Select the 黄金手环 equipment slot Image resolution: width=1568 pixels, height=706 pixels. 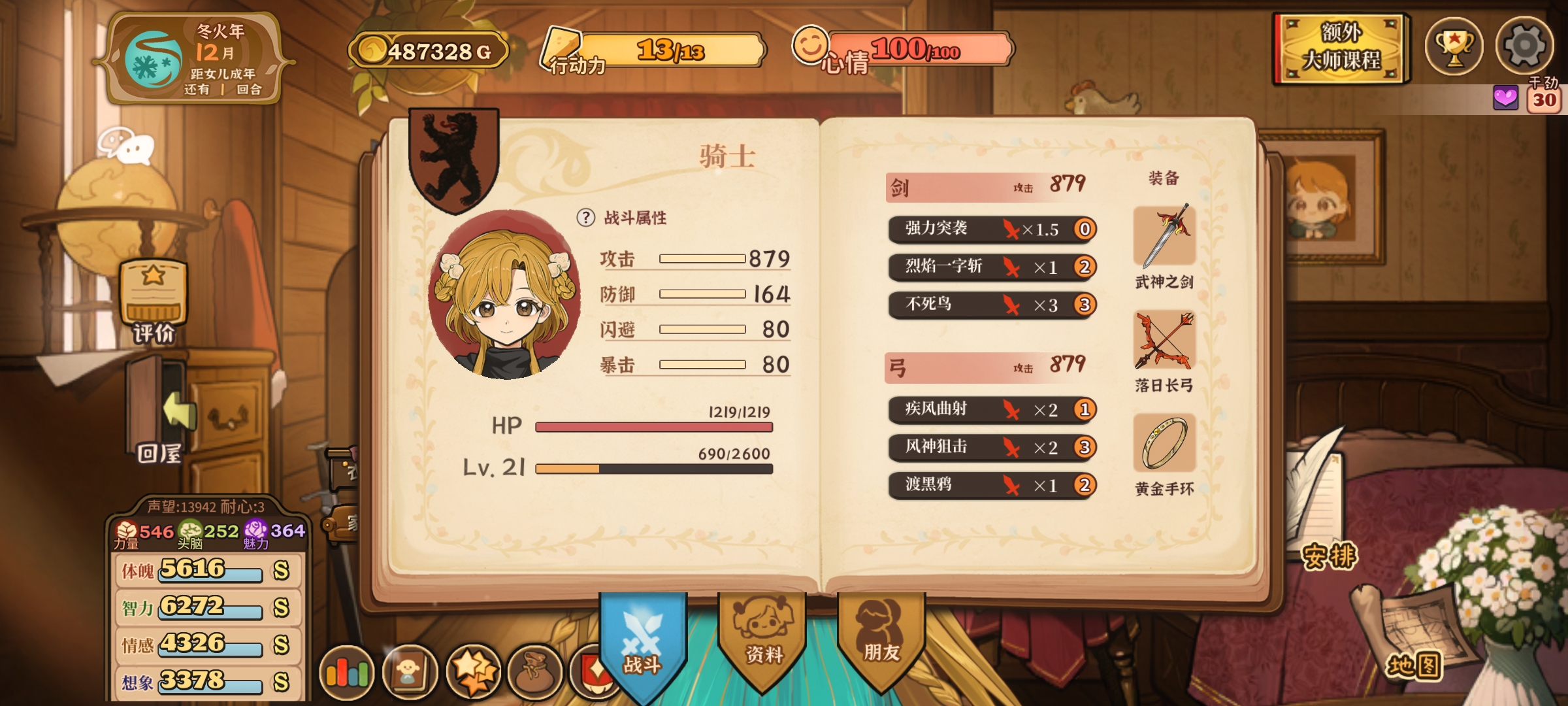(x=1164, y=443)
